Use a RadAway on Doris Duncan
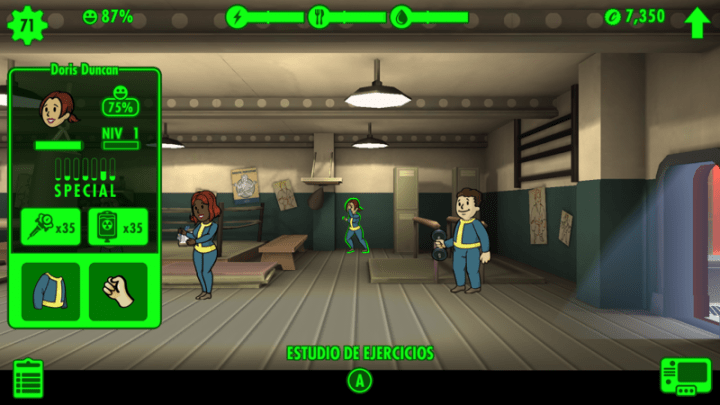720x405 pixels. click(118, 228)
